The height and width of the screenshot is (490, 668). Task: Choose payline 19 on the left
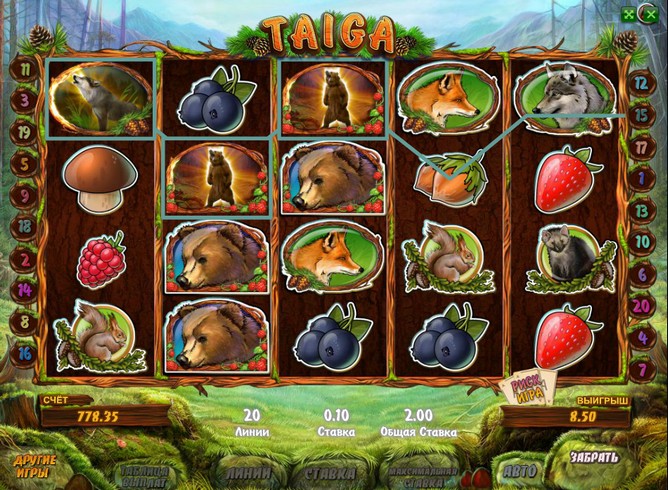coord(22,132)
